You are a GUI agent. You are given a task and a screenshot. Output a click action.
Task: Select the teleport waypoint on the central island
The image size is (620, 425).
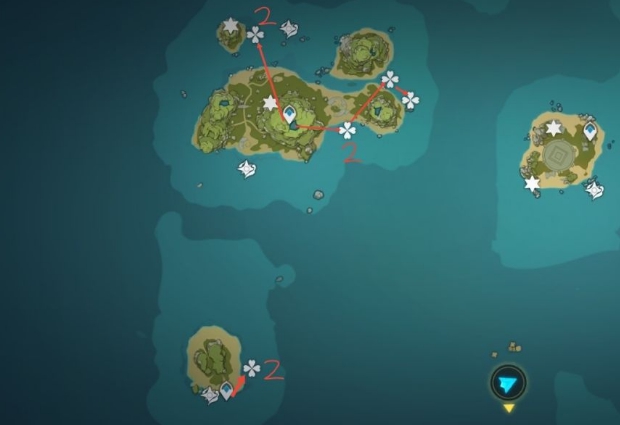(x=290, y=114)
